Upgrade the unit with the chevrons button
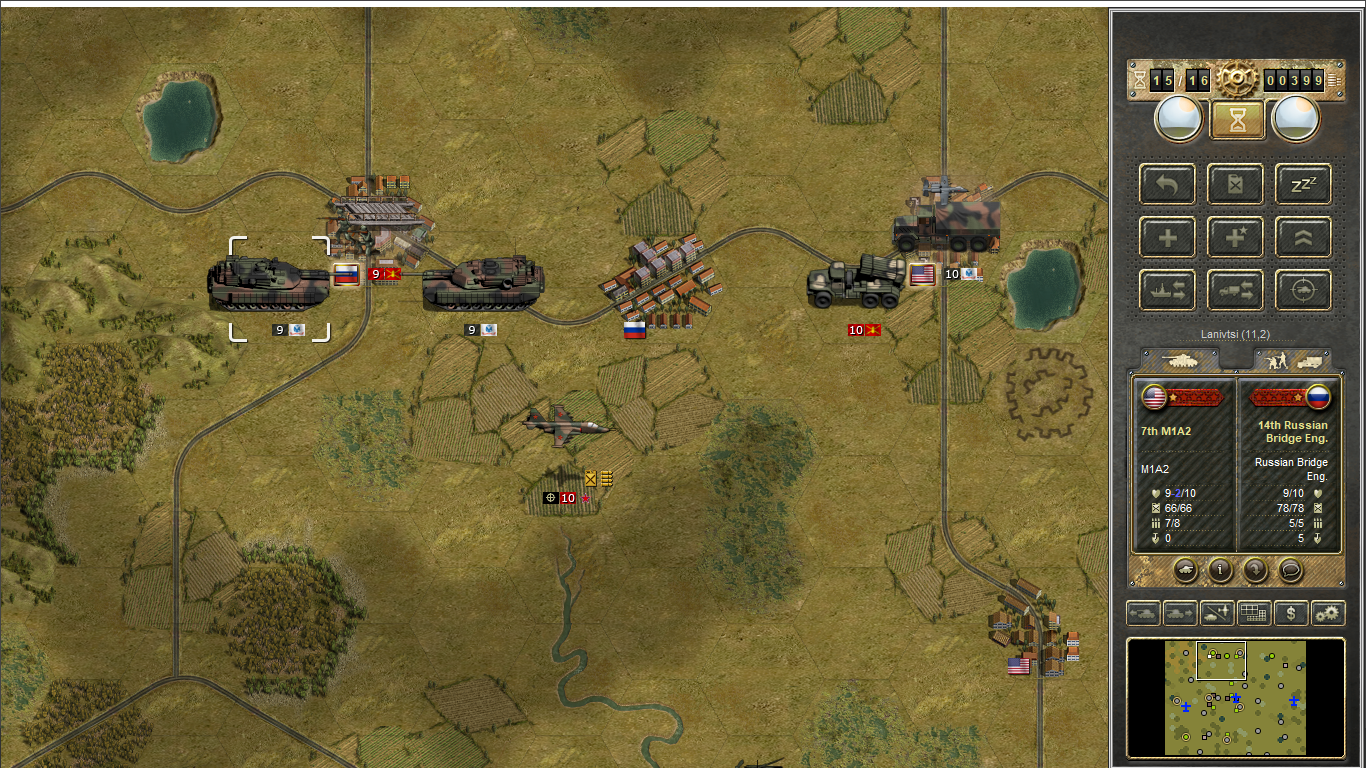 [1303, 238]
